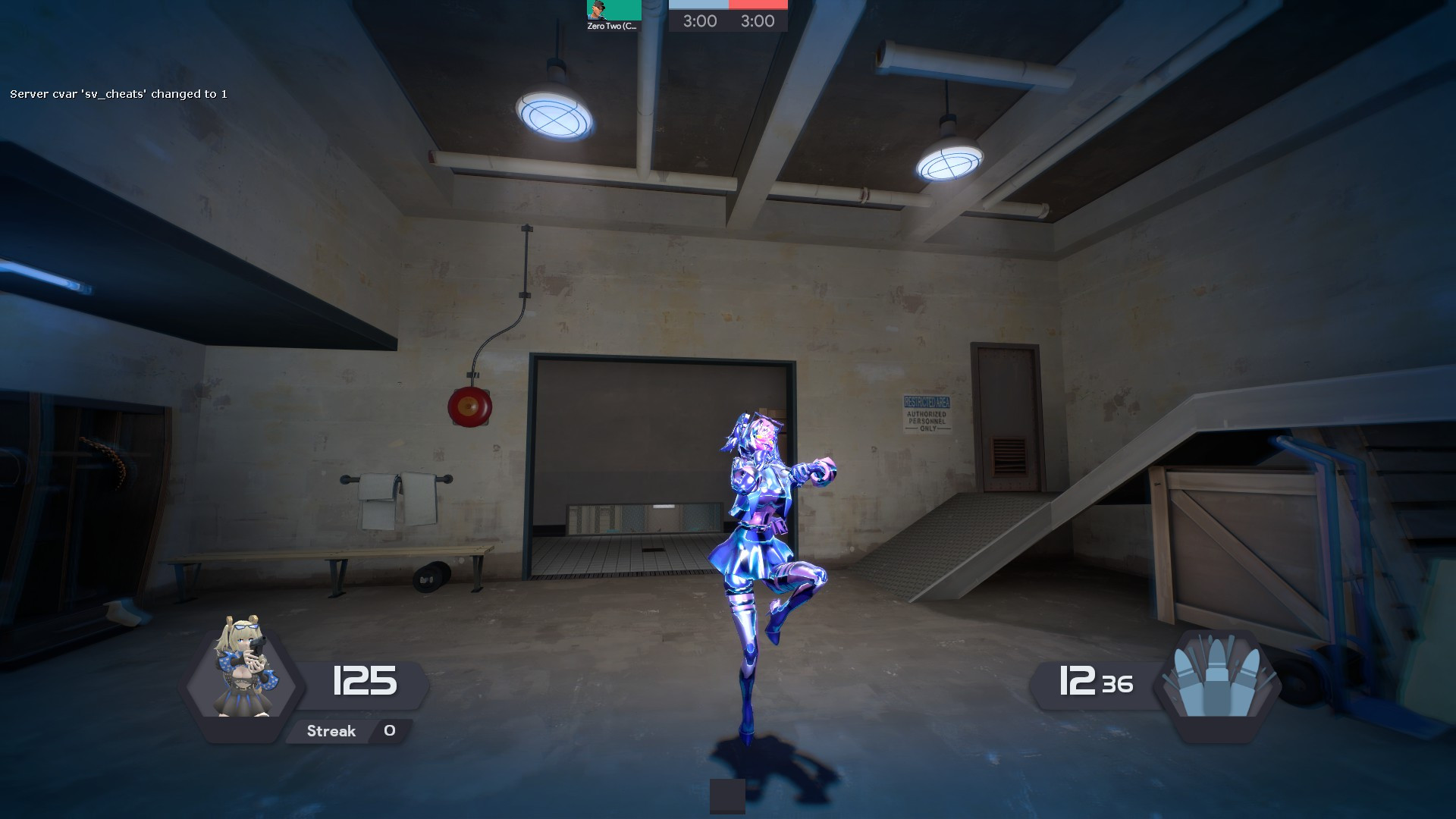Viewport: 1456px width, 819px height.
Task: Click the '125' health value
Action: pyautogui.click(x=364, y=680)
